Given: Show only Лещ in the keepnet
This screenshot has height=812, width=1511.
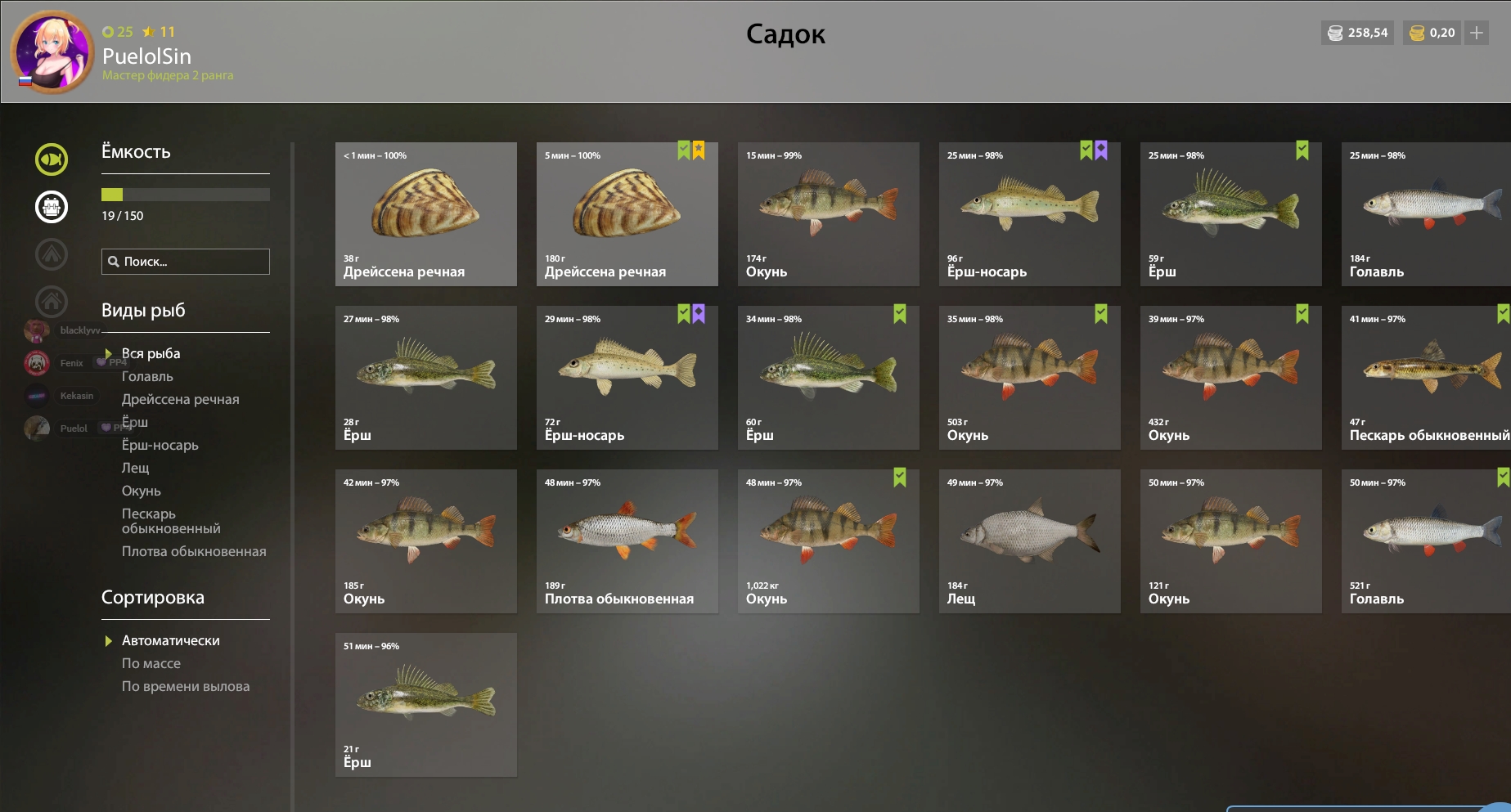Looking at the screenshot, I should [136, 468].
